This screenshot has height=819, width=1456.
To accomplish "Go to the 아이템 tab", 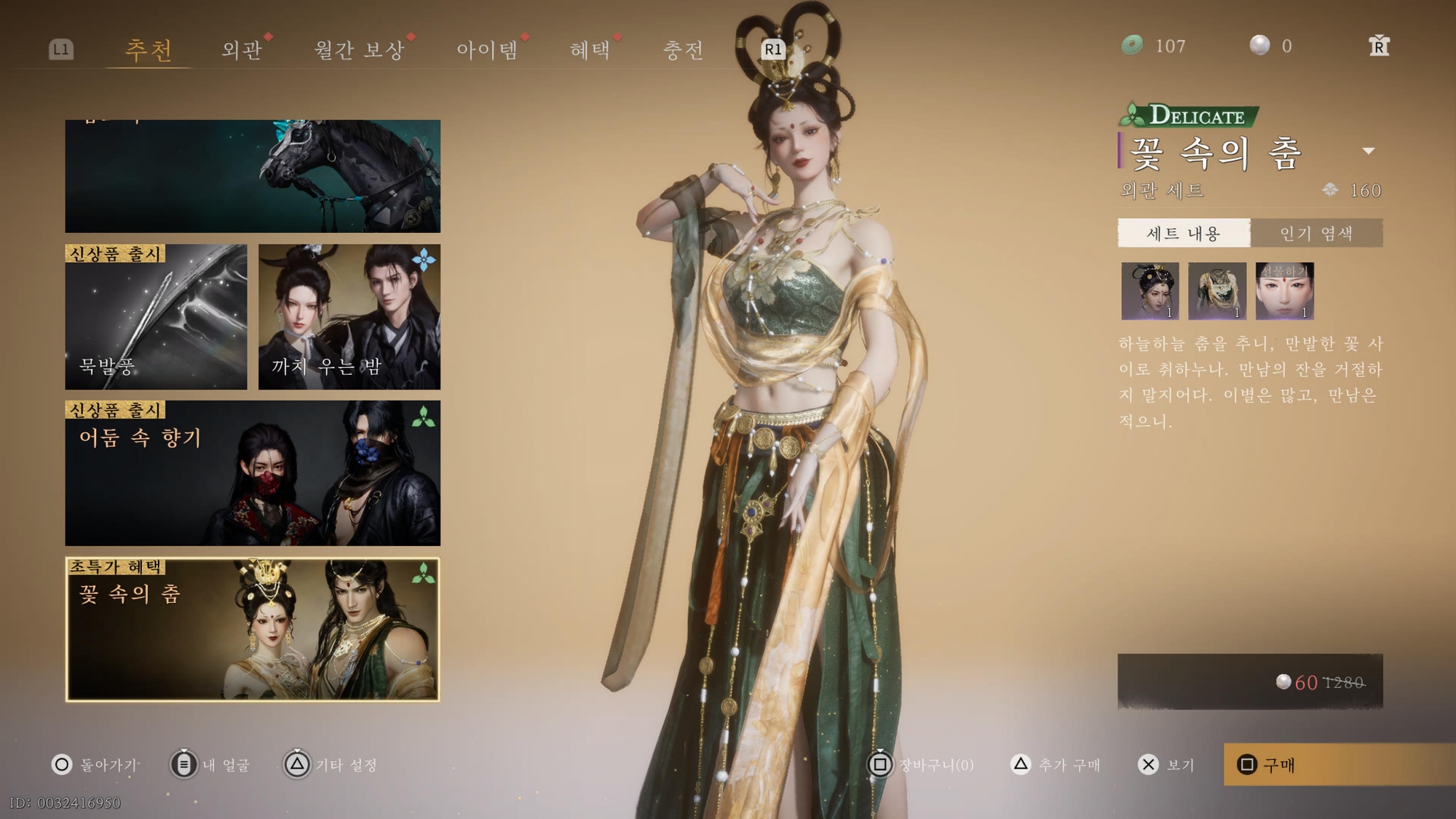I will click(487, 50).
